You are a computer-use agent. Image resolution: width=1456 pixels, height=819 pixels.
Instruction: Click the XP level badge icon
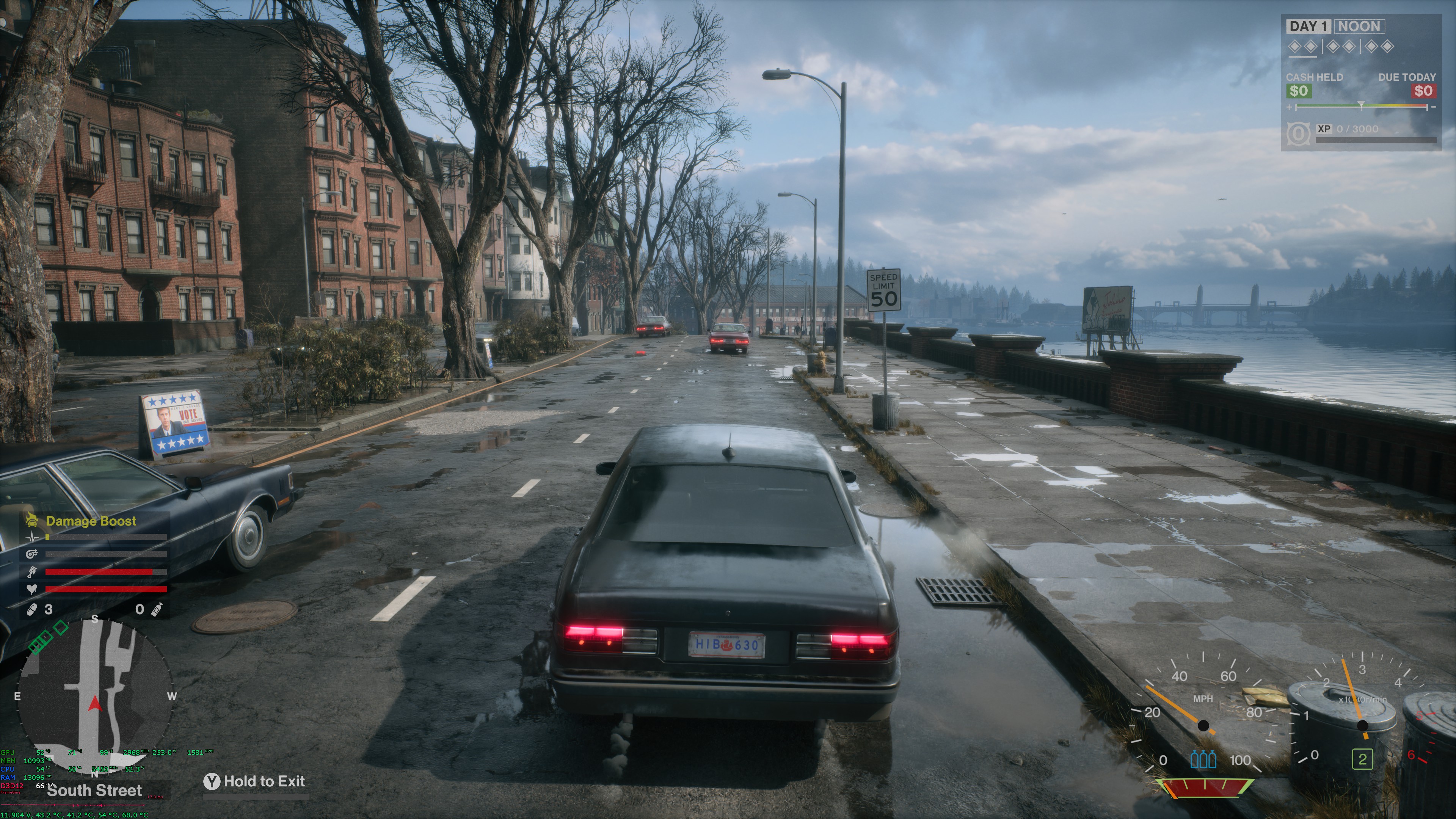click(x=1298, y=134)
